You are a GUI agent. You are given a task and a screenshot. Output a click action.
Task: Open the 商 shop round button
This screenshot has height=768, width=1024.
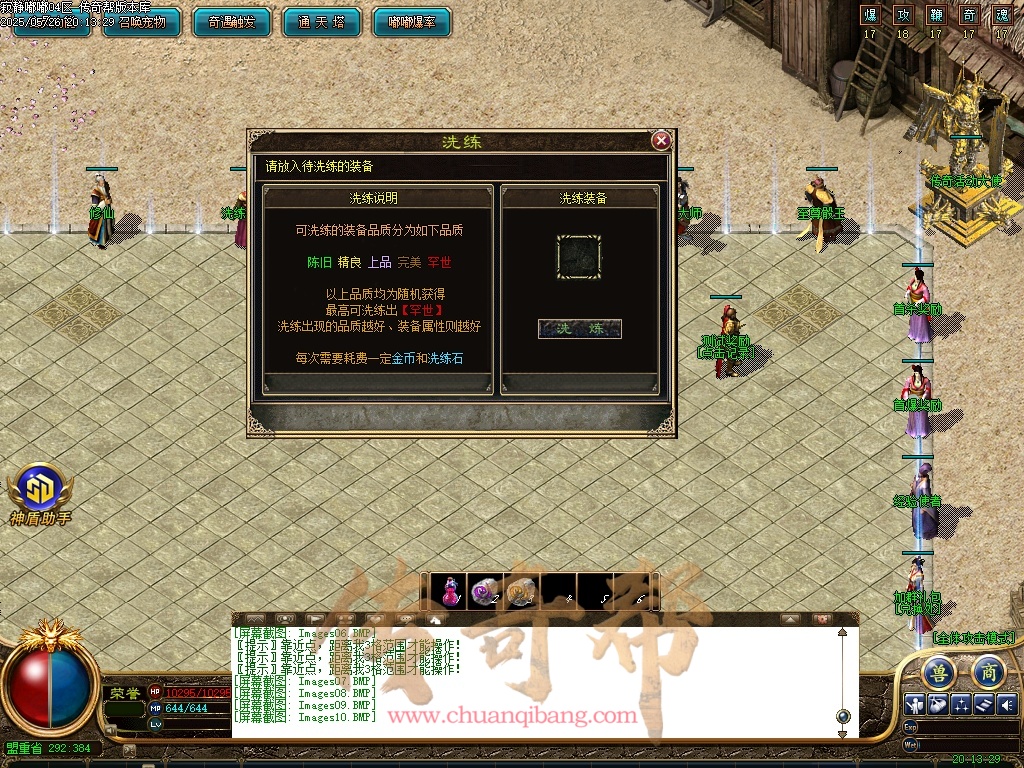[x=988, y=672]
